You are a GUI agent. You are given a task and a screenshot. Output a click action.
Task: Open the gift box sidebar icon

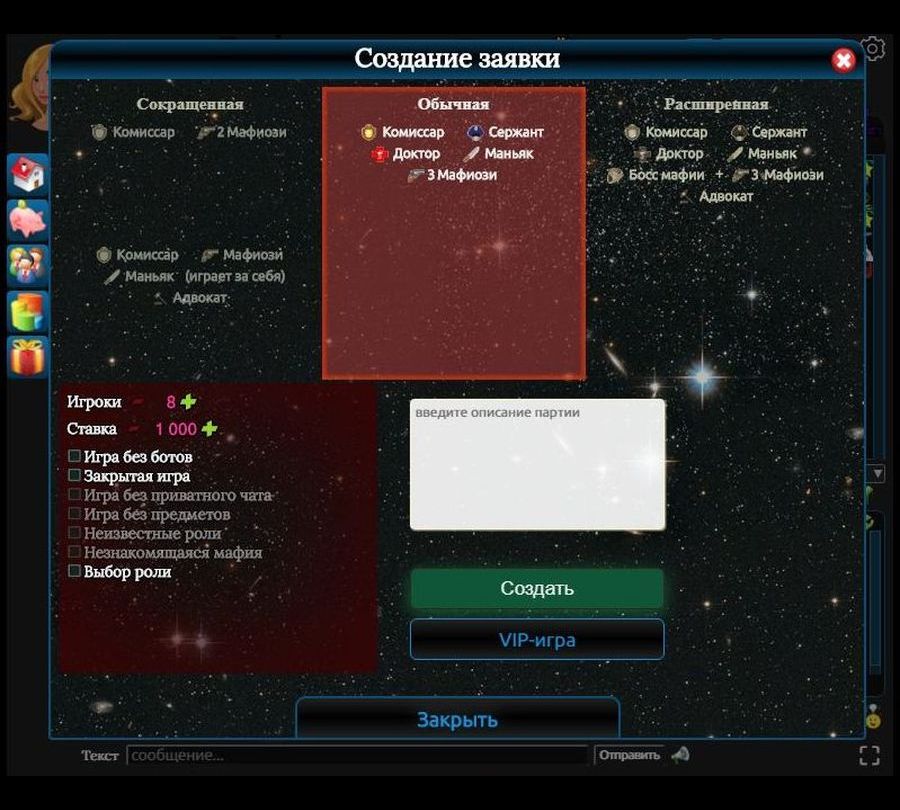(27, 357)
